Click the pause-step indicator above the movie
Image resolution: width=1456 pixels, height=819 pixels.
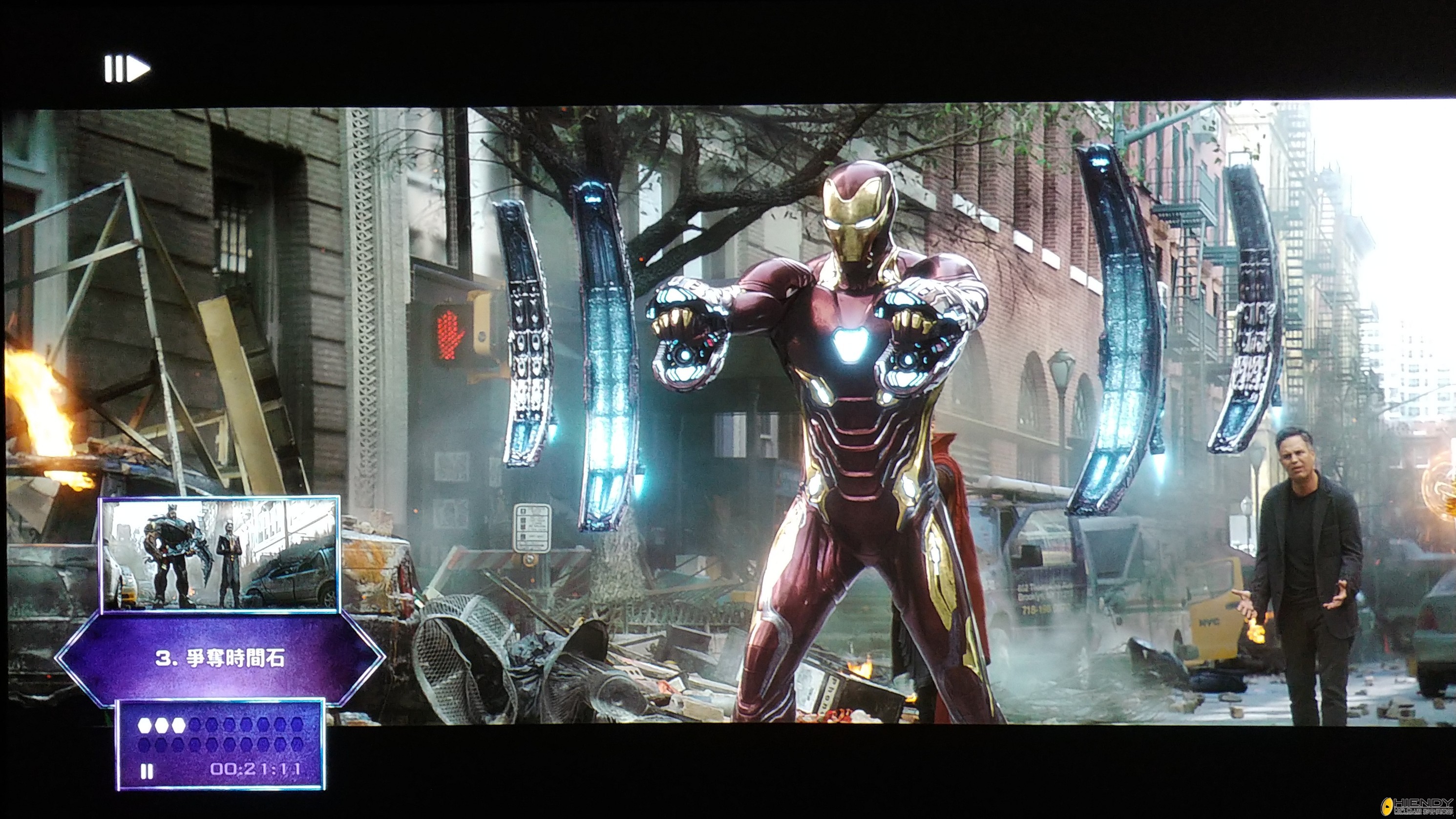(x=127, y=69)
